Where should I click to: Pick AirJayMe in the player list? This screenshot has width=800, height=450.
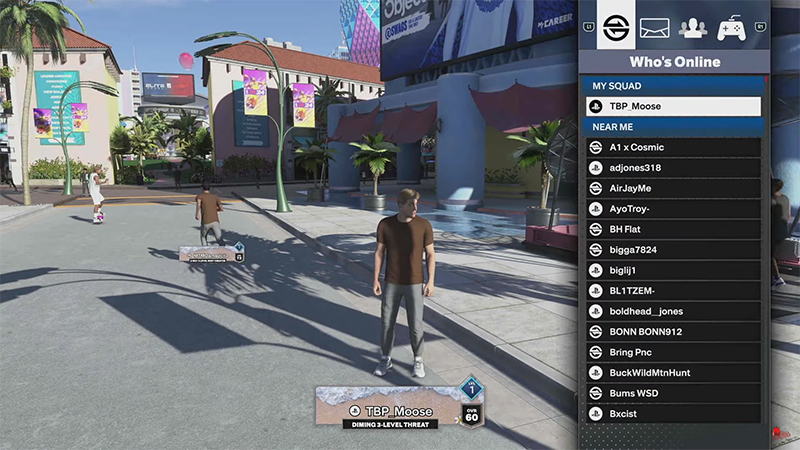(673, 188)
